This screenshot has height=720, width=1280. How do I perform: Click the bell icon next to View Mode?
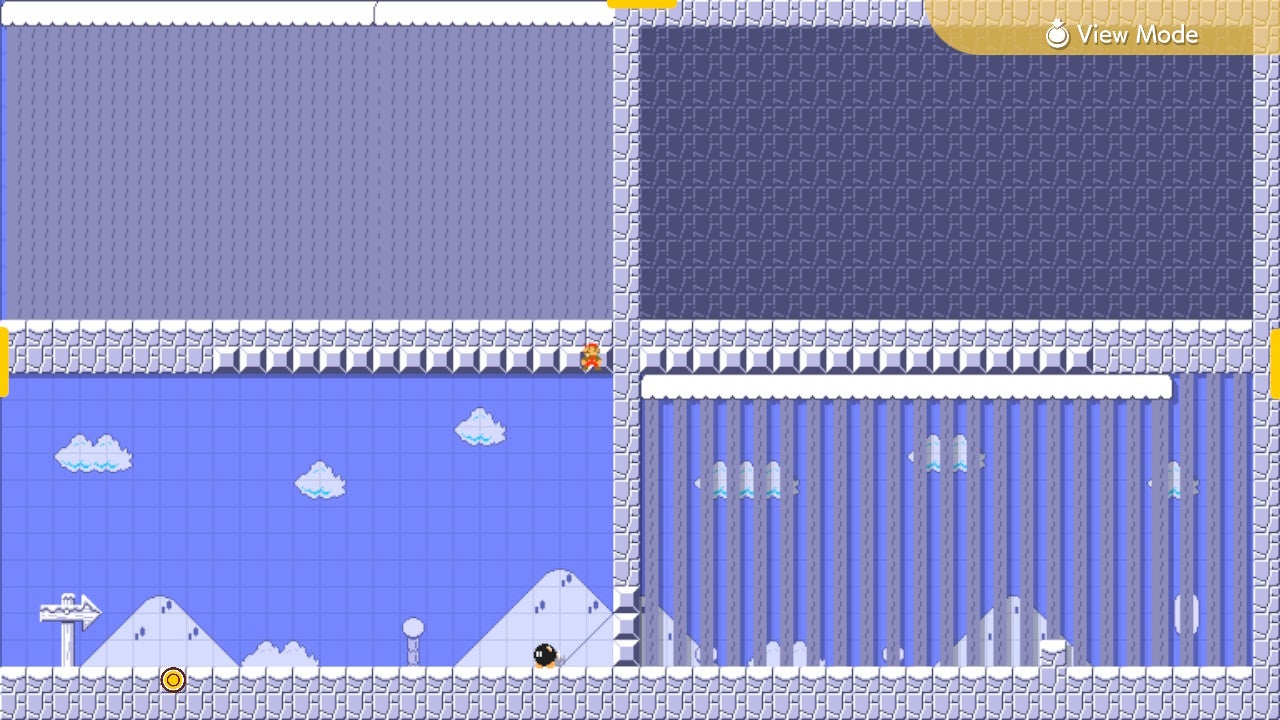pyautogui.click(x=1059, y=33)
